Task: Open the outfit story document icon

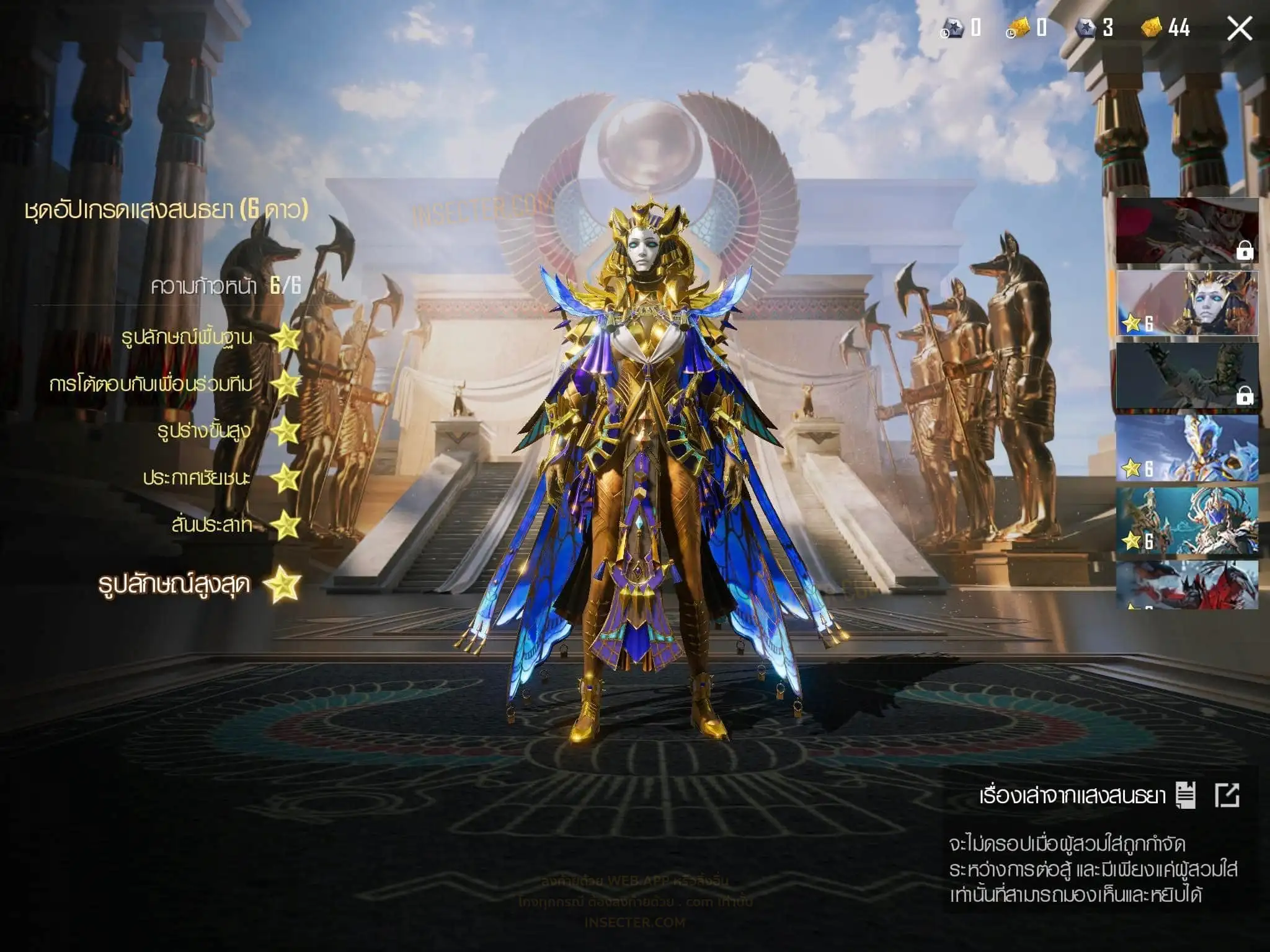Action: 1186,795
